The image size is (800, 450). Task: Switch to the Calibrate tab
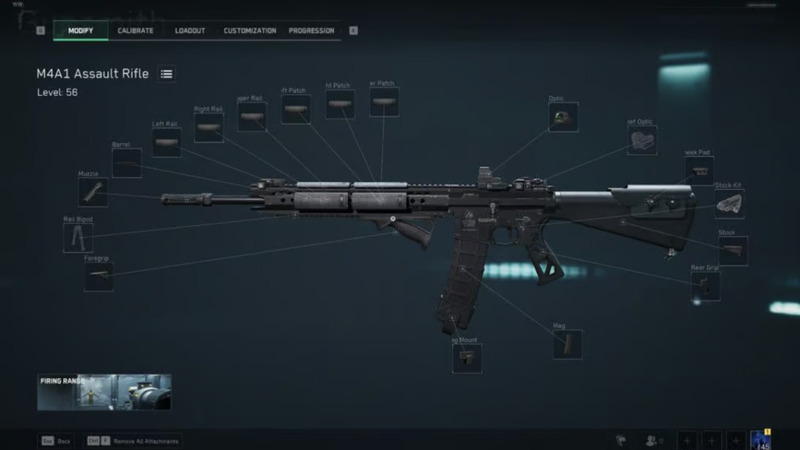pyautogui.click(x=135, y=31)
